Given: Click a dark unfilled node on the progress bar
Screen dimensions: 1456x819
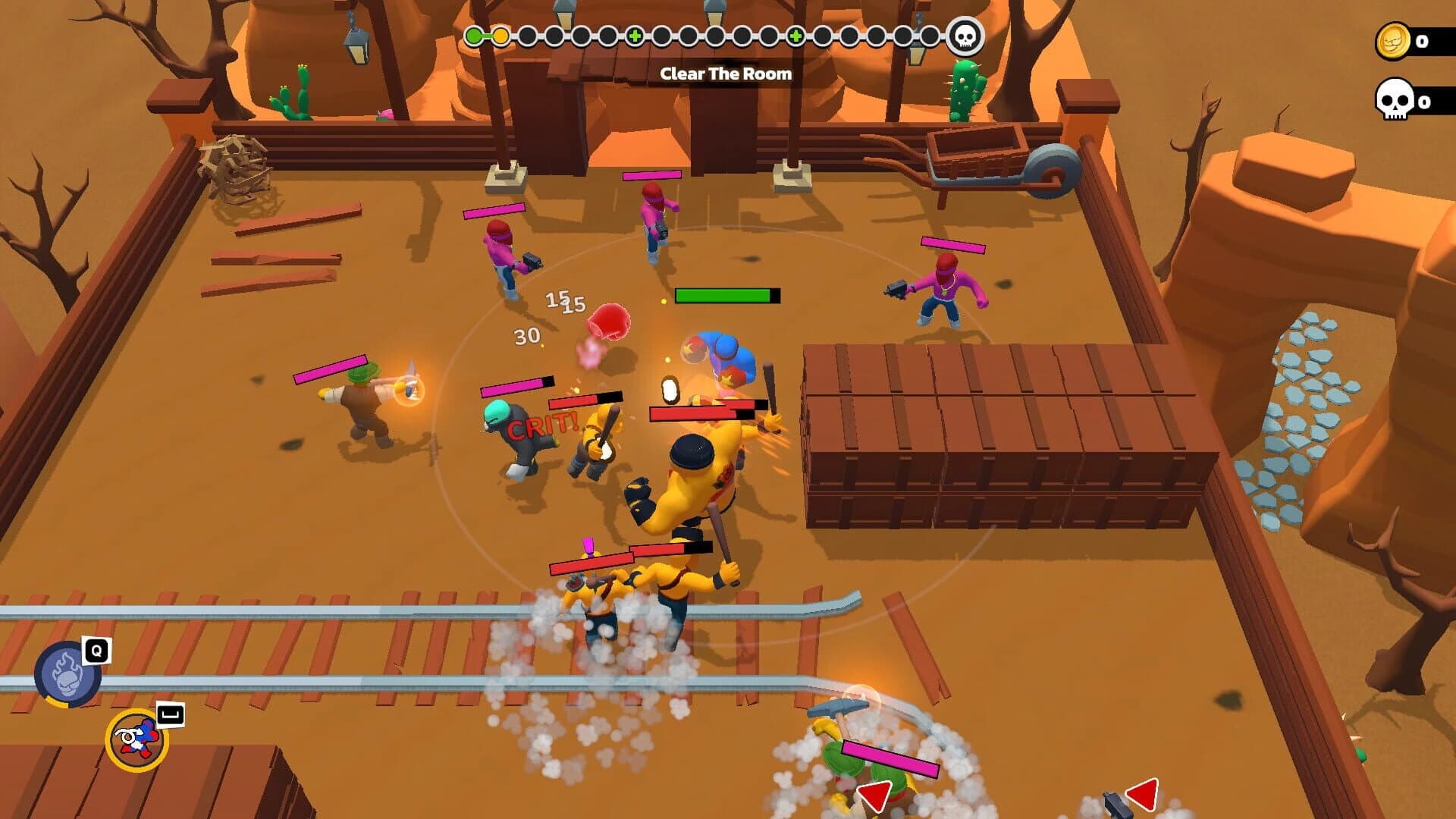Looking at the screenshot, I should (527, 35).
